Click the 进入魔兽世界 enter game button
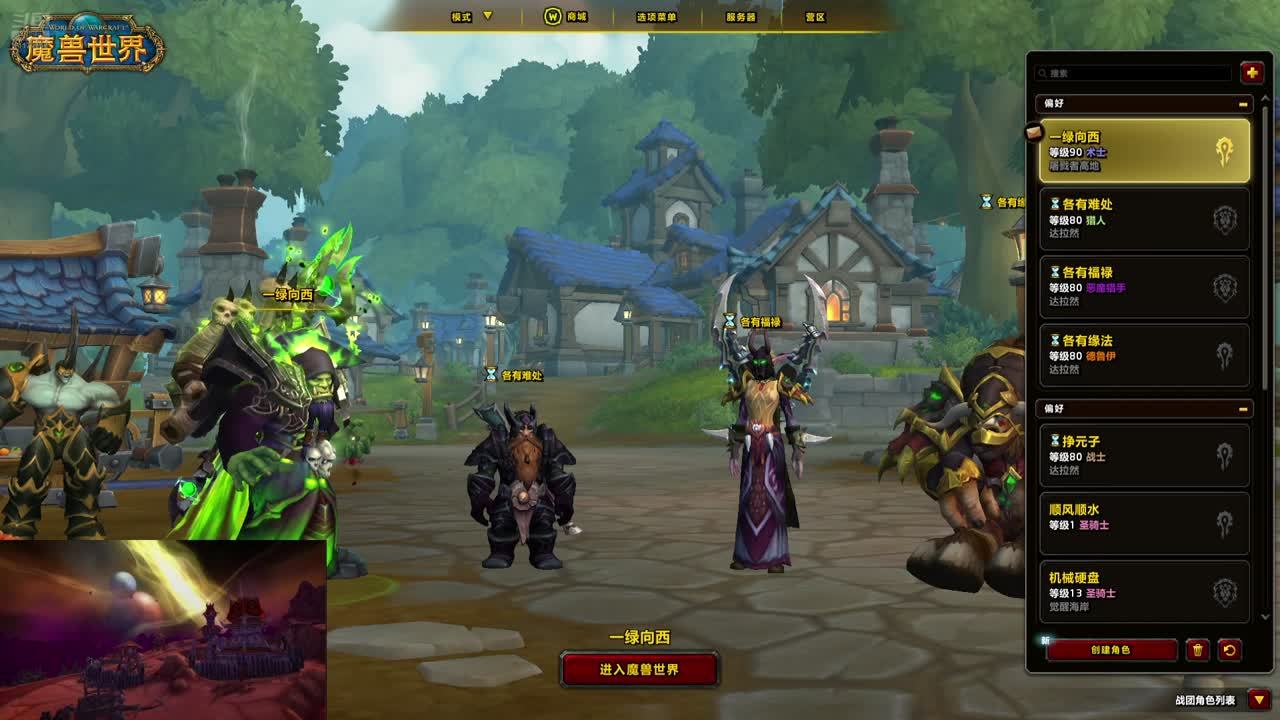The width and height of the screenshot is (1280, 720). [639, 669]
